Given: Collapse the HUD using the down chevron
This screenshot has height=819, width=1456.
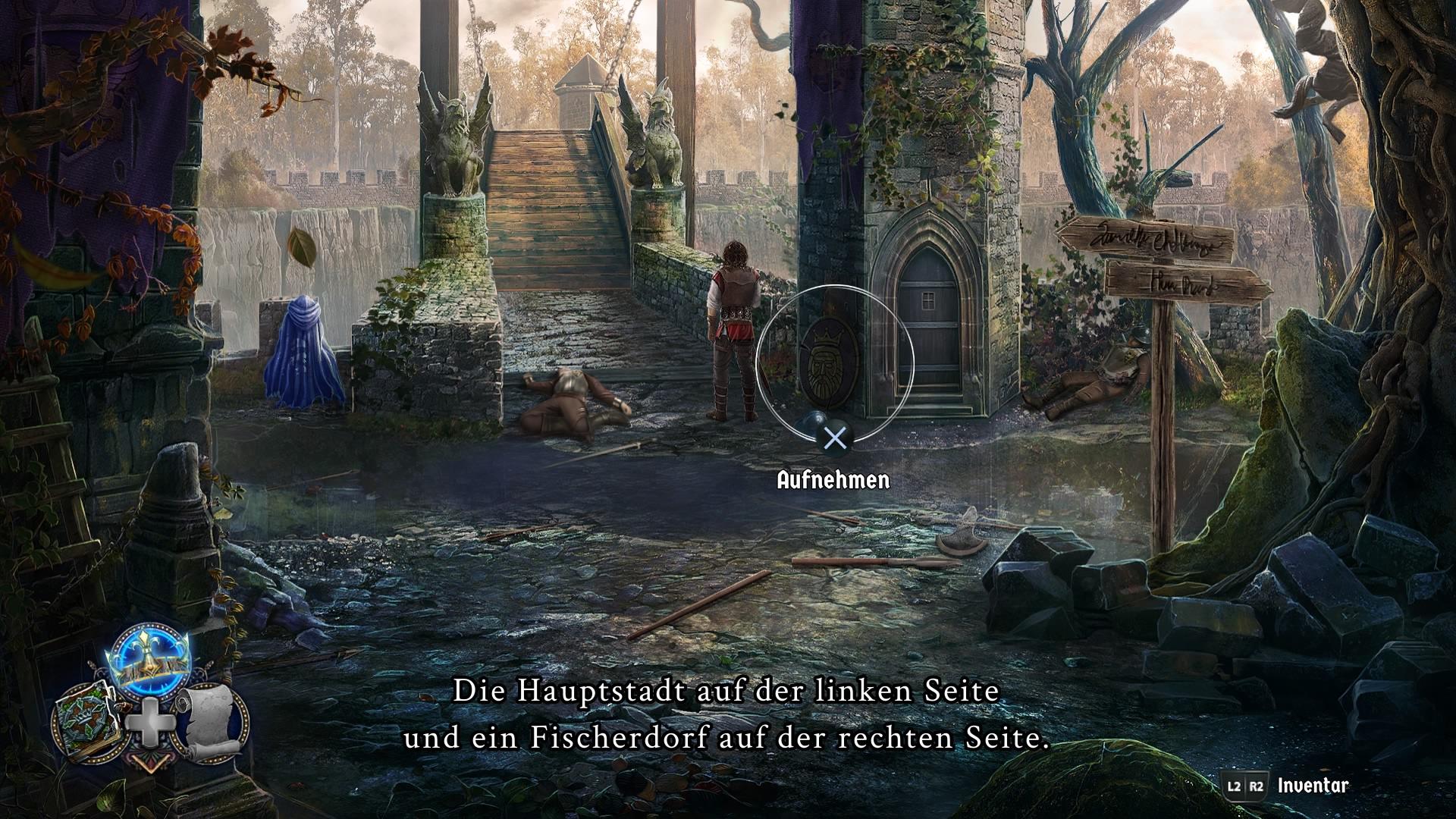Looking at the screenshot, I should pyautogui.click(x=150, y=764).
